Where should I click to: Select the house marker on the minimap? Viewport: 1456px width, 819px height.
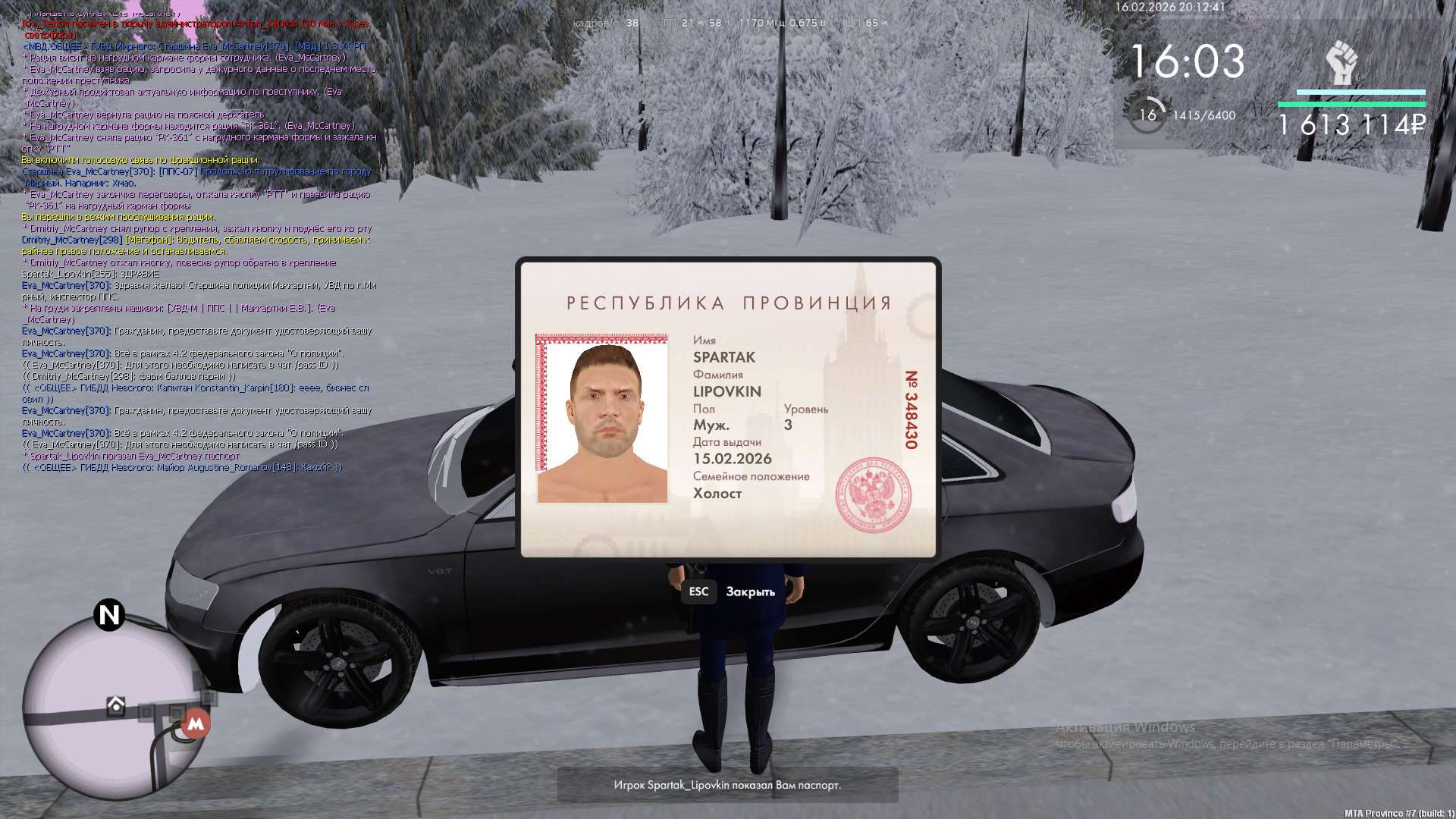pos(116,705)
